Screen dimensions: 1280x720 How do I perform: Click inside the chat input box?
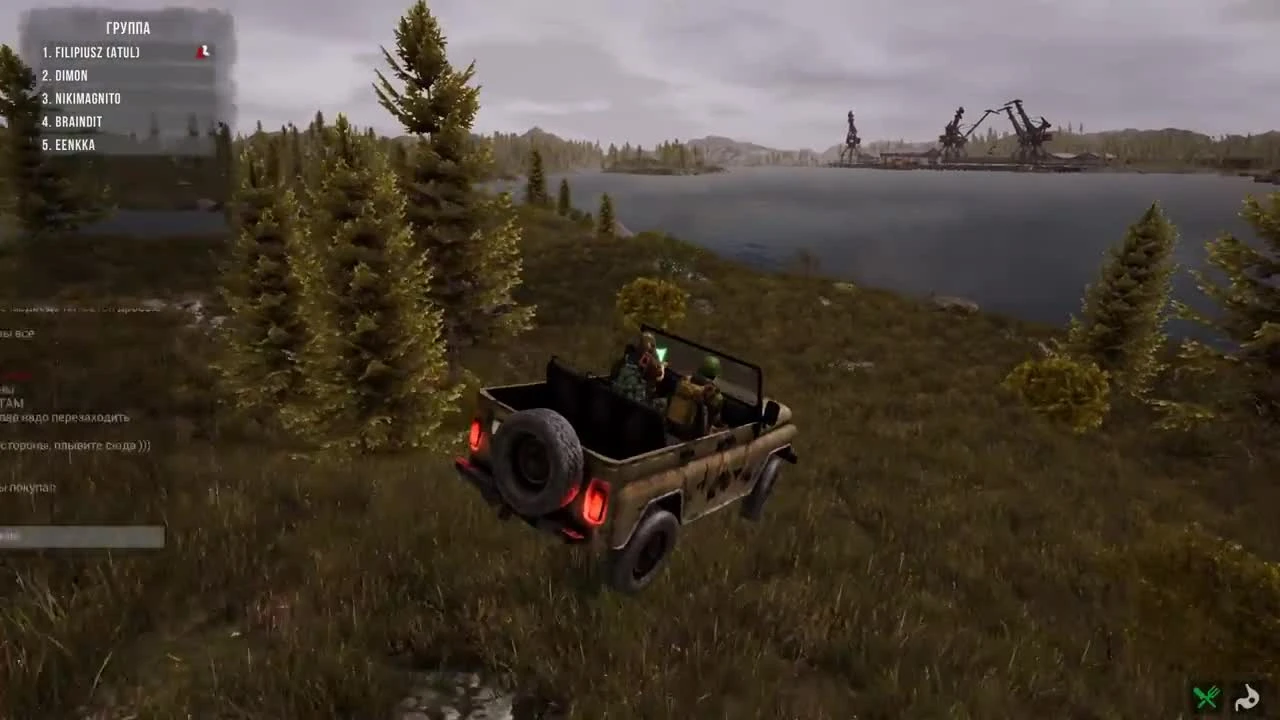tap(80, 538)
